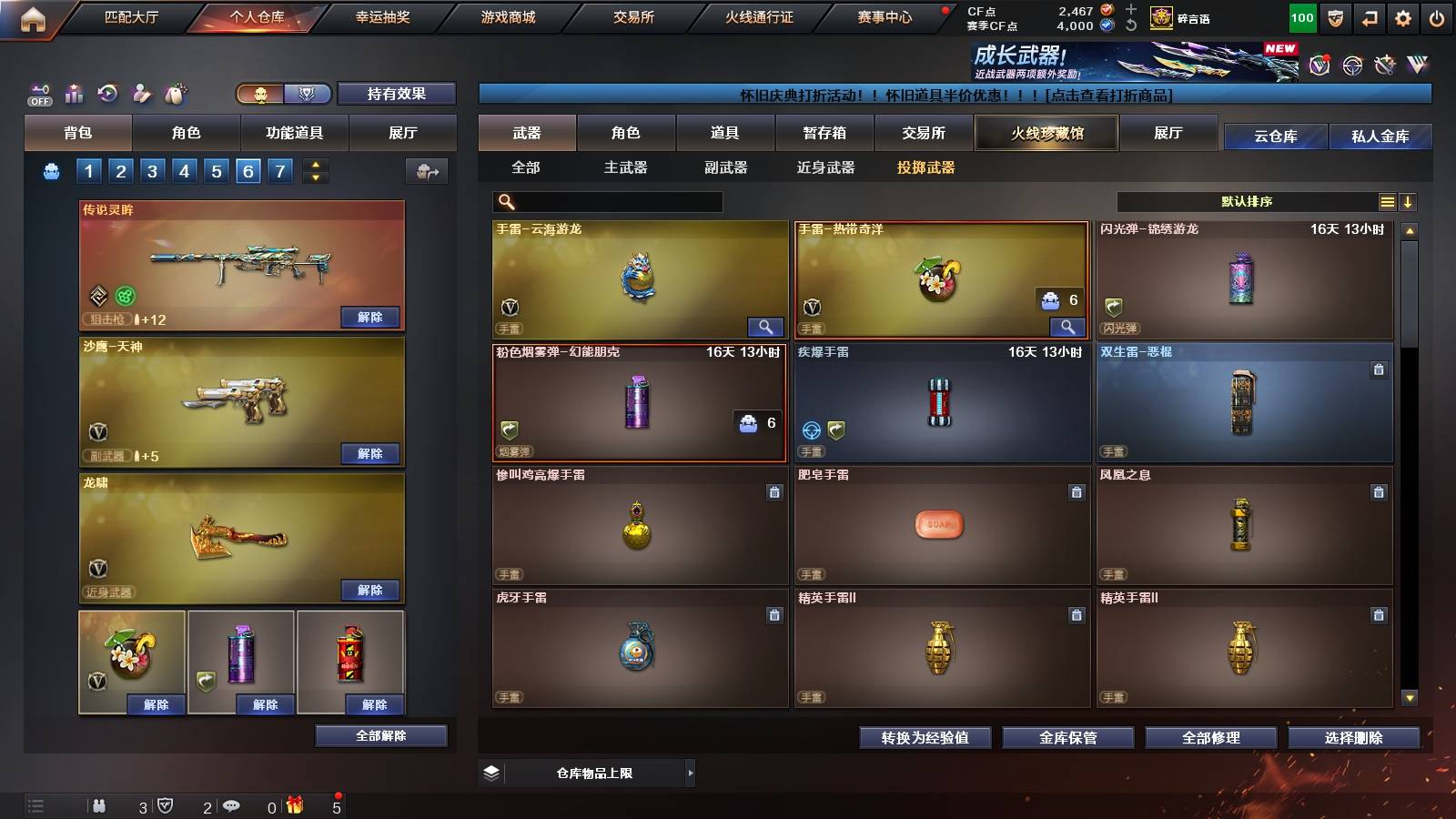Click the 全部解除 button below the equipped slots
The width and height of the screenshot is (1456, 819).
tap(379, 735)
